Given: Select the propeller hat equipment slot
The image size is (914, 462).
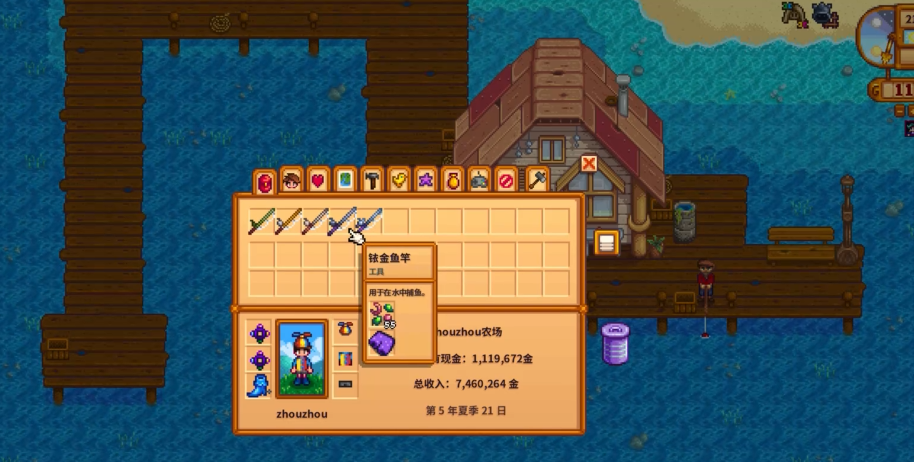Looking at the screenshot, I should coord(345,330).
